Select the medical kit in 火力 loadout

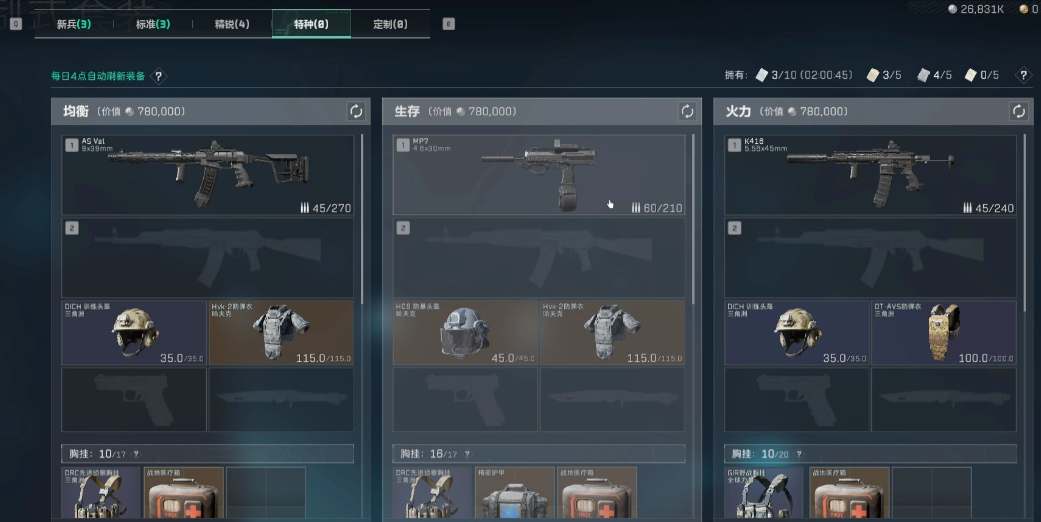[849, 492]
